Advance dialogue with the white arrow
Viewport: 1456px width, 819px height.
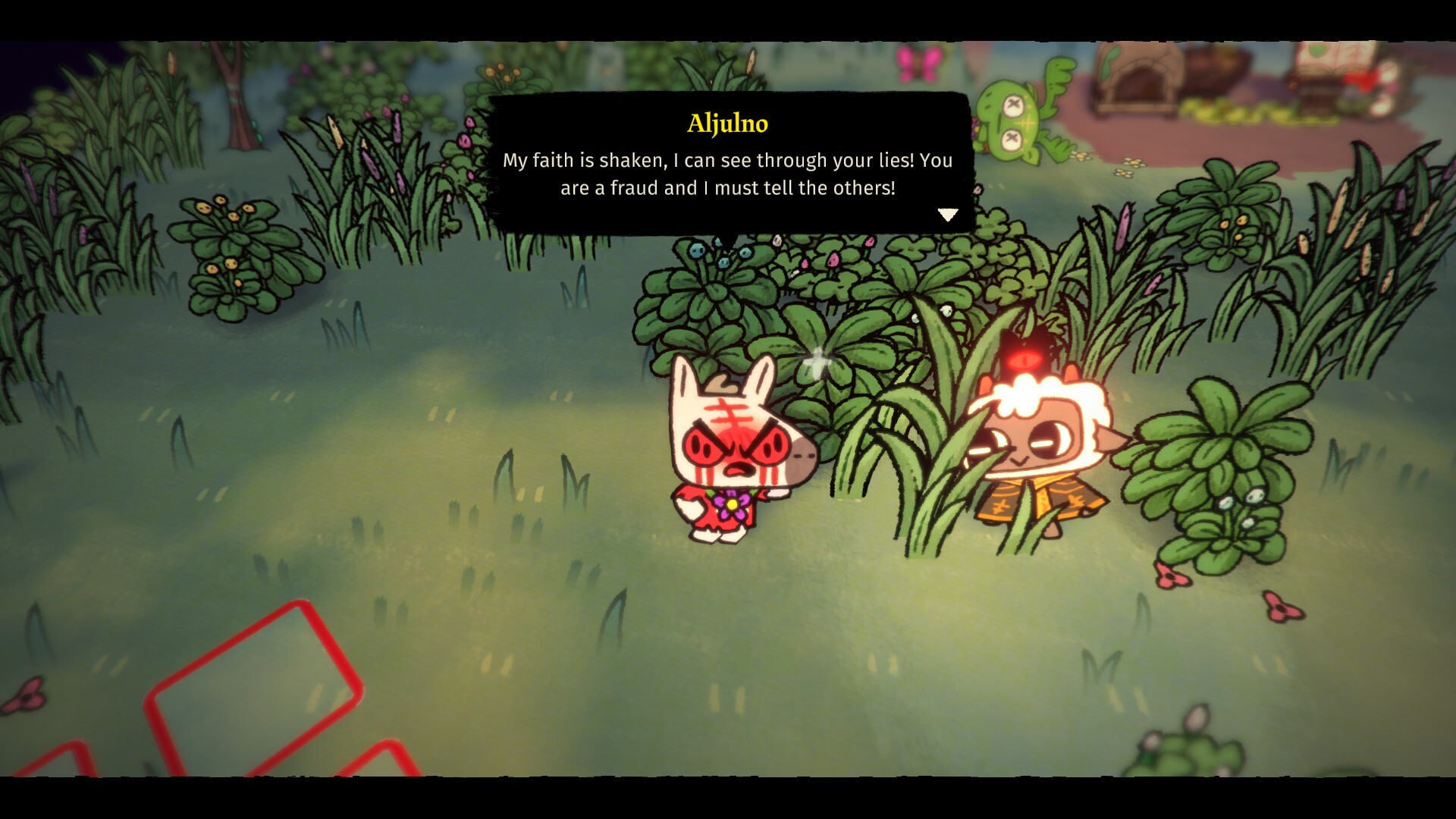[x=948, y=215]
